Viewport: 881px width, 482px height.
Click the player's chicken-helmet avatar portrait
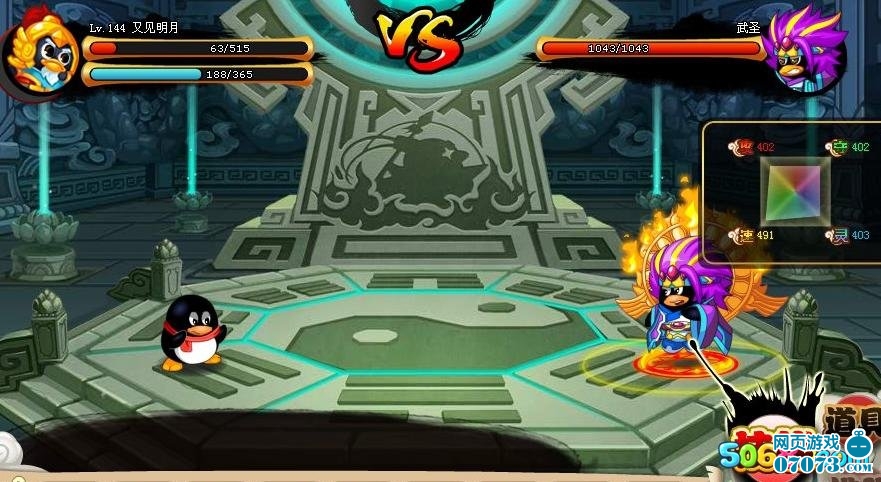pos(40,56)
